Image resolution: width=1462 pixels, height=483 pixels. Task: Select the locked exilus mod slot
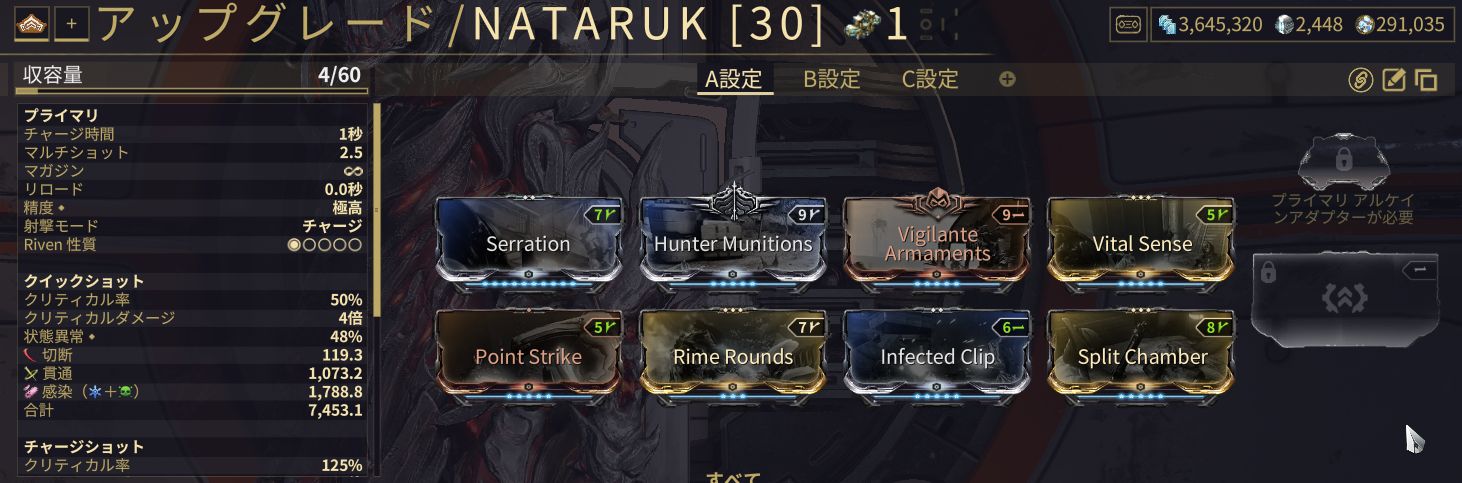pyautogui.click(x=1346, y=298)
